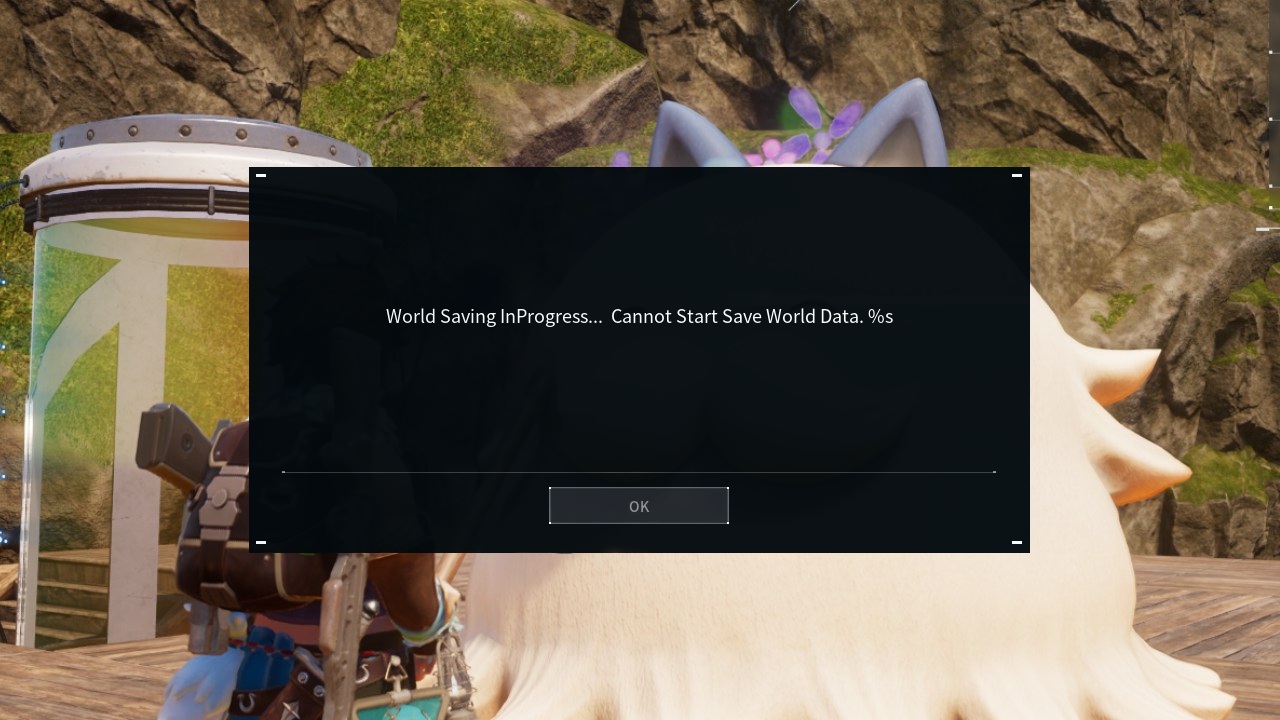Click the right endpoint of the divider line
Image resolution: width=1280 pixels, height=720 pixels.
point(994,471)
